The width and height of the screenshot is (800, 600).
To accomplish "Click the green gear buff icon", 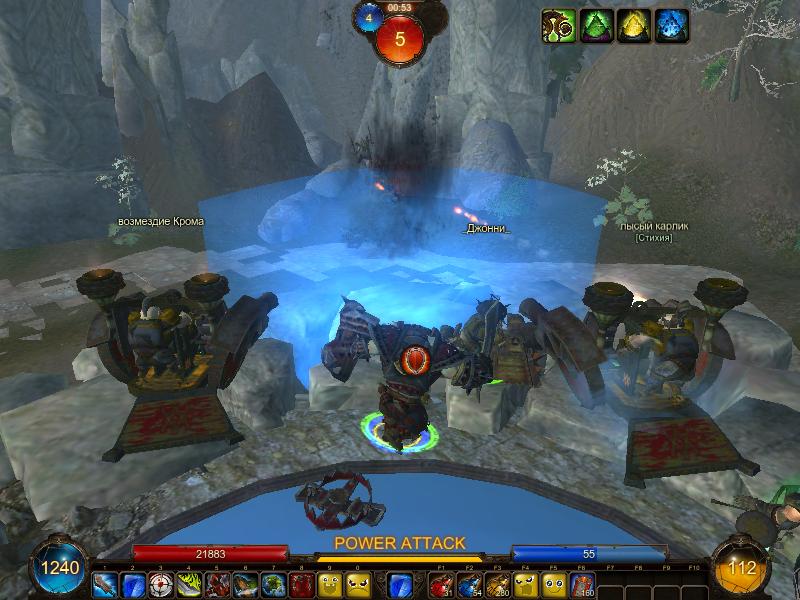I will point(557,25).
